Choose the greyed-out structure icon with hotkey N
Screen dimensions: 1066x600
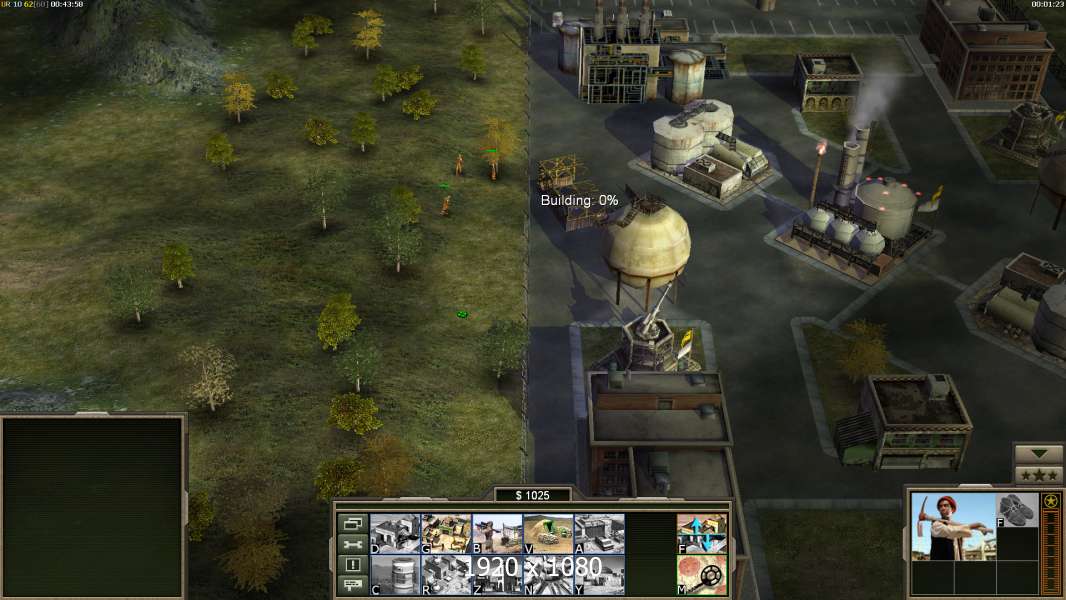[548, 575]
